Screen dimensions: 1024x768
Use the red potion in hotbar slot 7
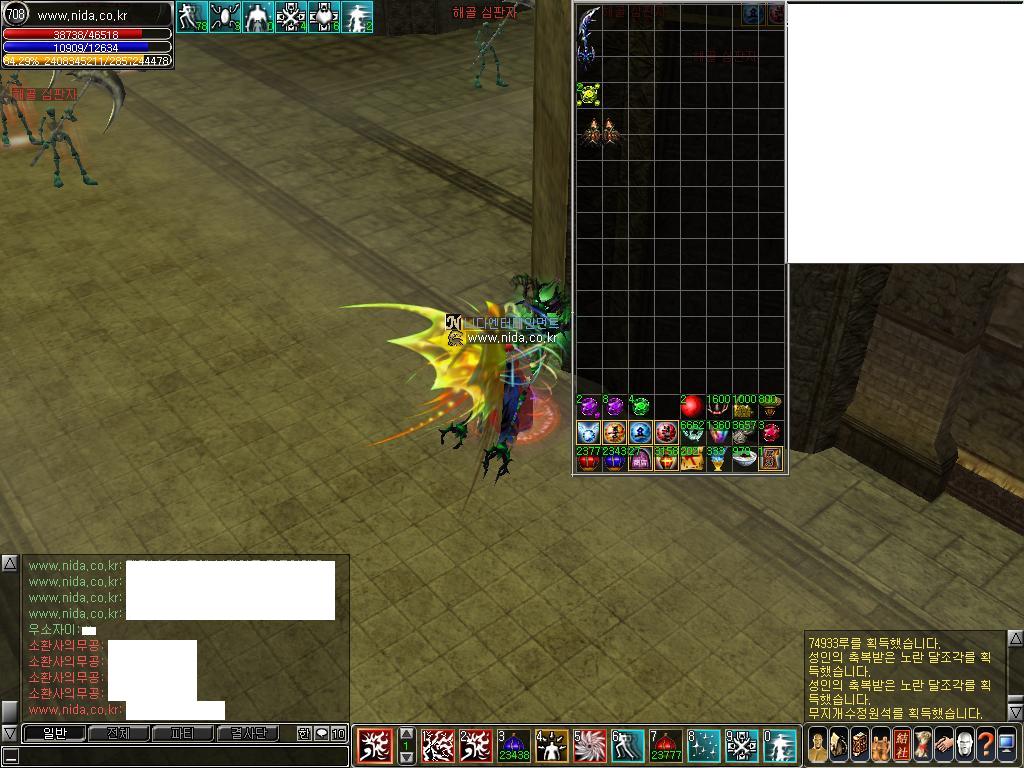666,746
